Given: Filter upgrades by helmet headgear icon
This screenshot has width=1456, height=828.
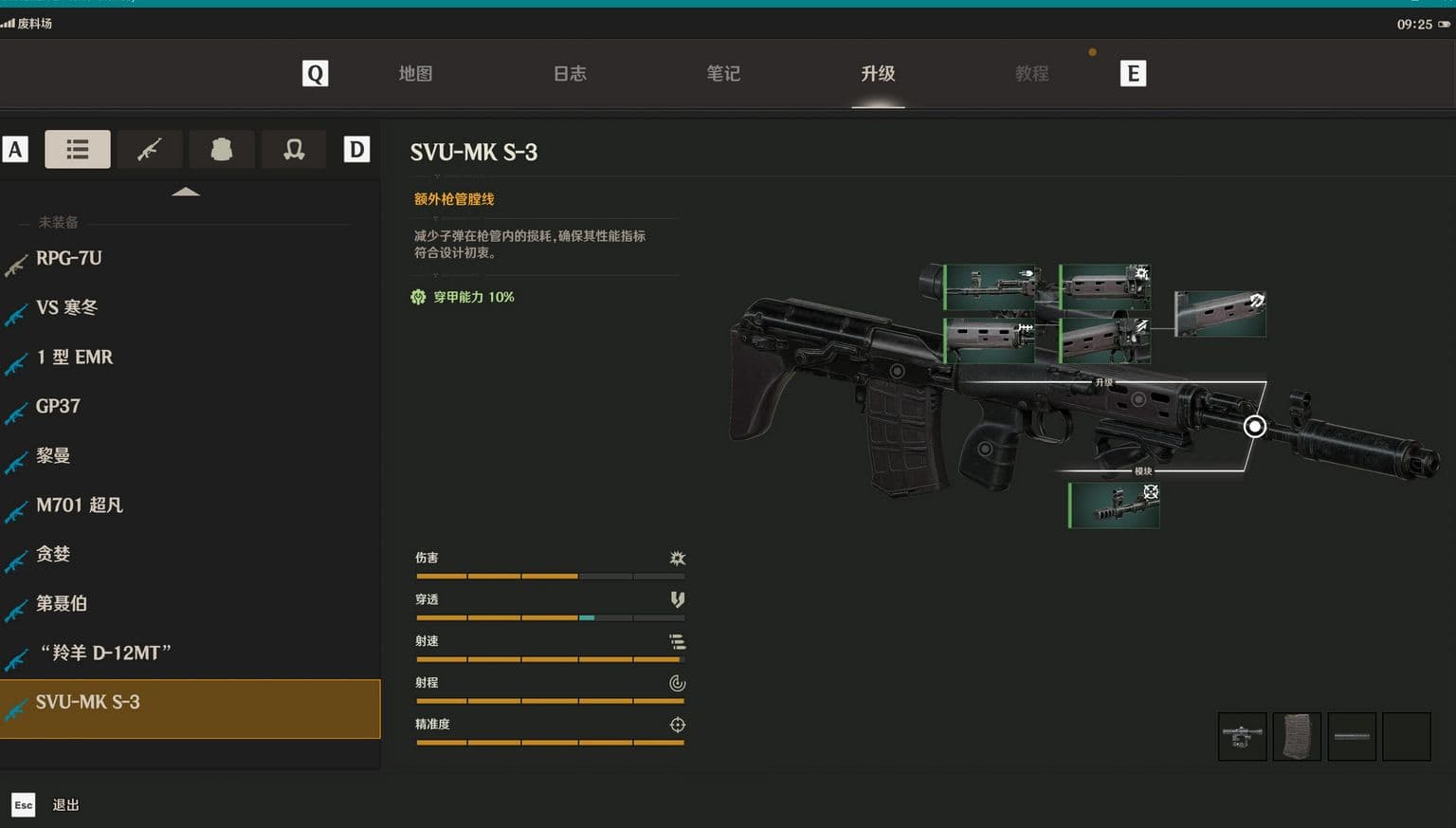Looking at the screenshot, I should point(294,150).
